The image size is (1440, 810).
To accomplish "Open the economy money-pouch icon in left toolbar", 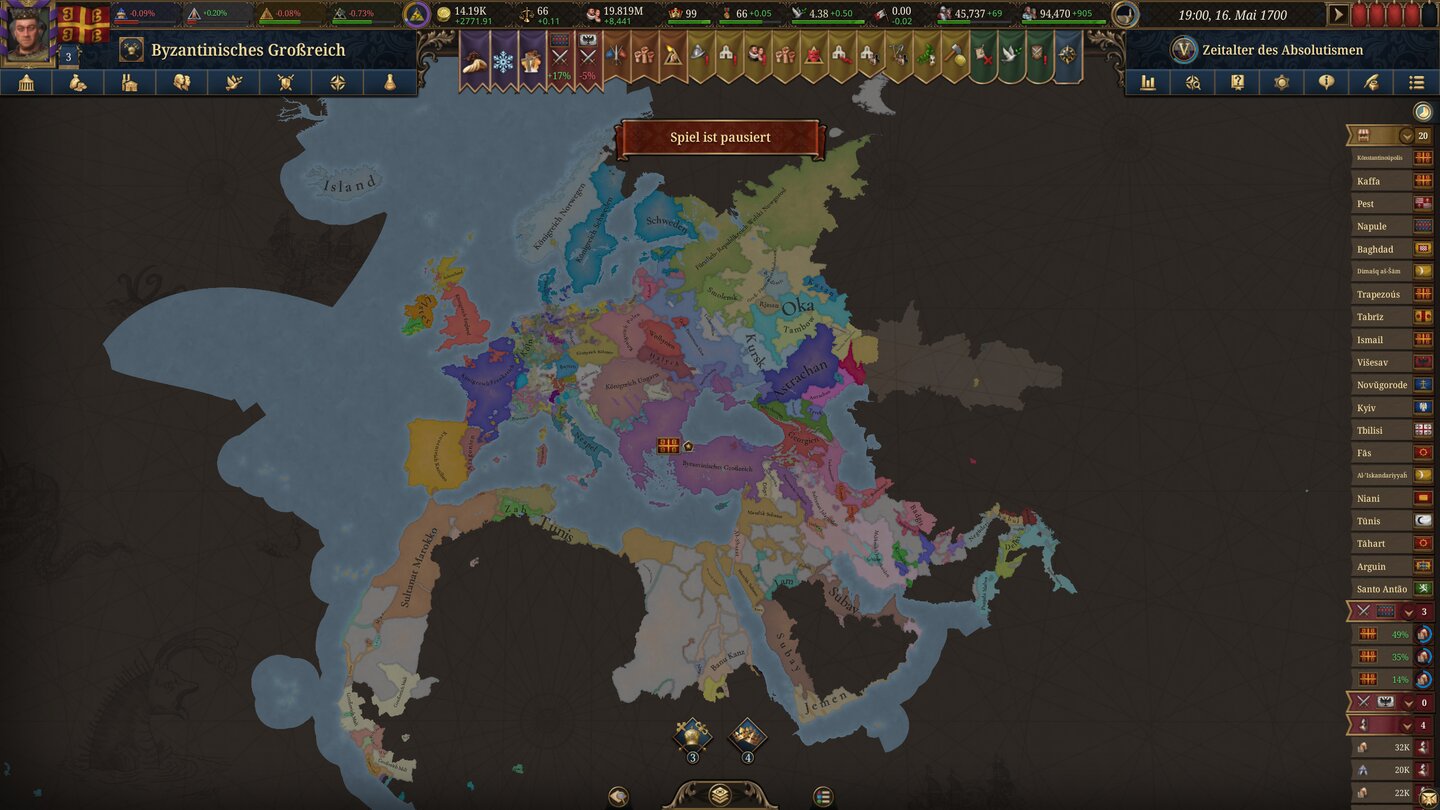I will [x=76, y=82].
